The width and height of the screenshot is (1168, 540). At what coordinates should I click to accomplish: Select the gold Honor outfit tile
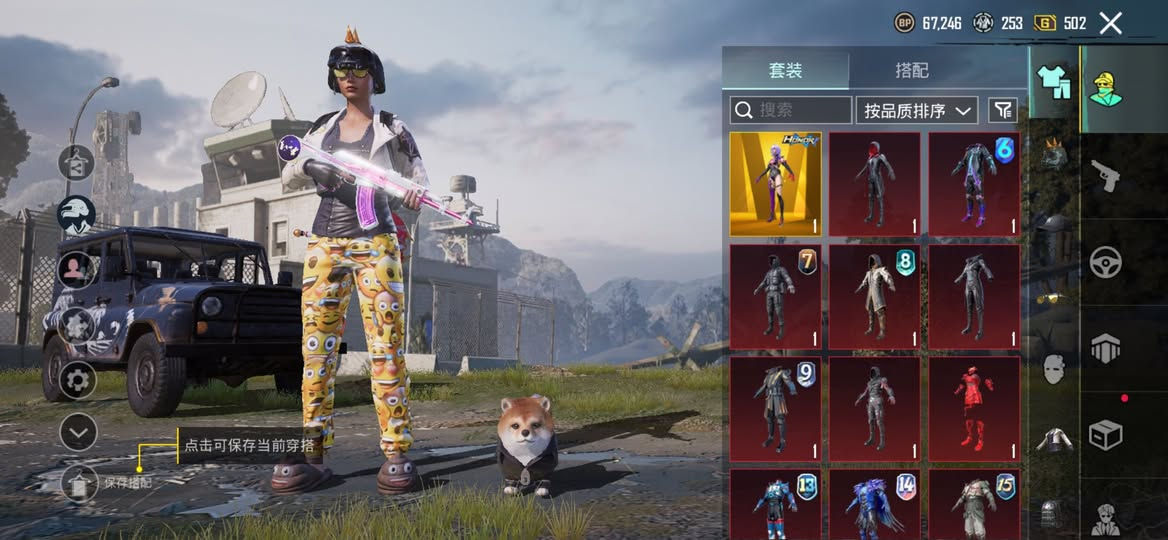775,184
